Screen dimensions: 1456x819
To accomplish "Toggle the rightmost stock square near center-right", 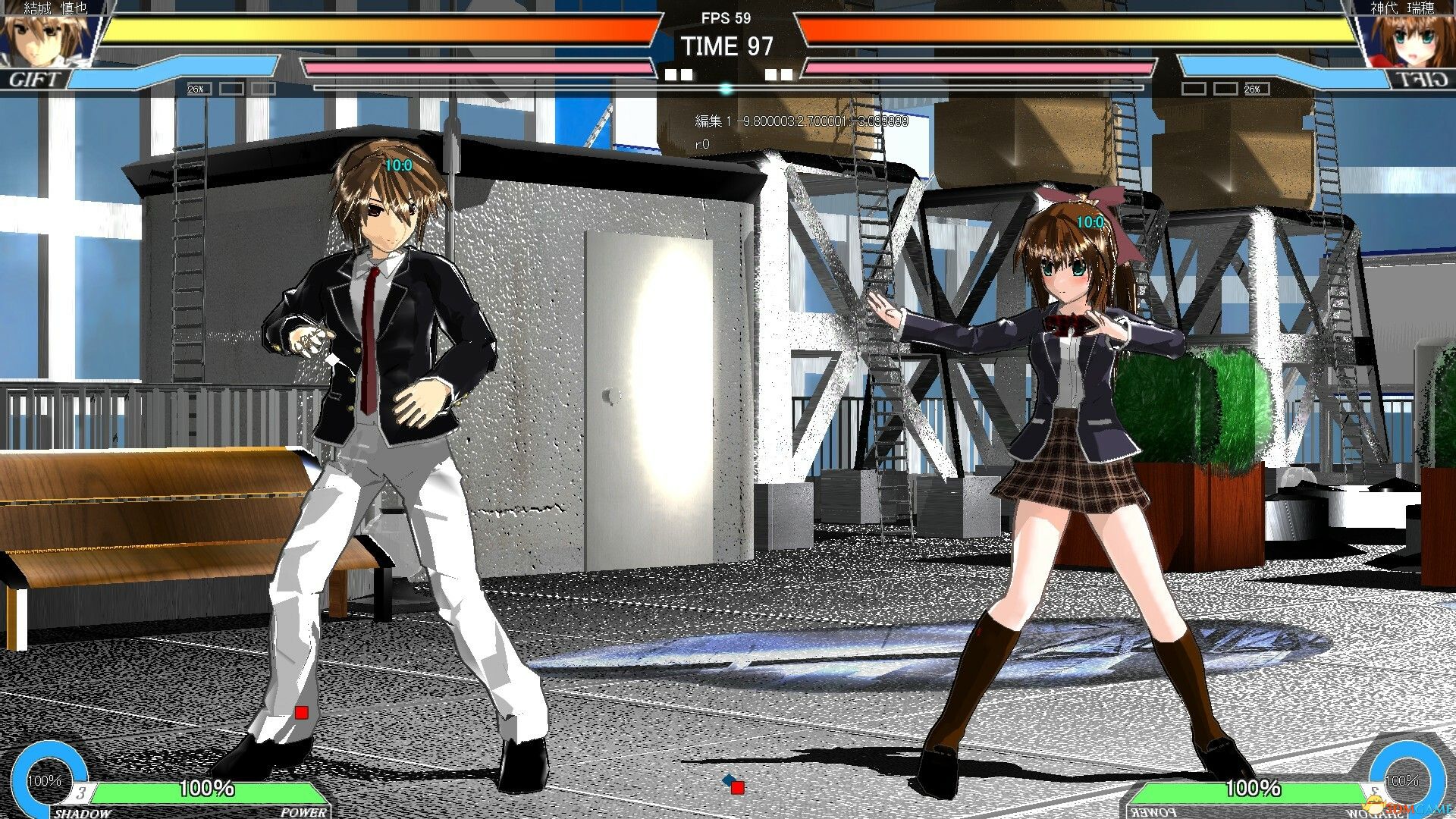I will tap(786, 74).
